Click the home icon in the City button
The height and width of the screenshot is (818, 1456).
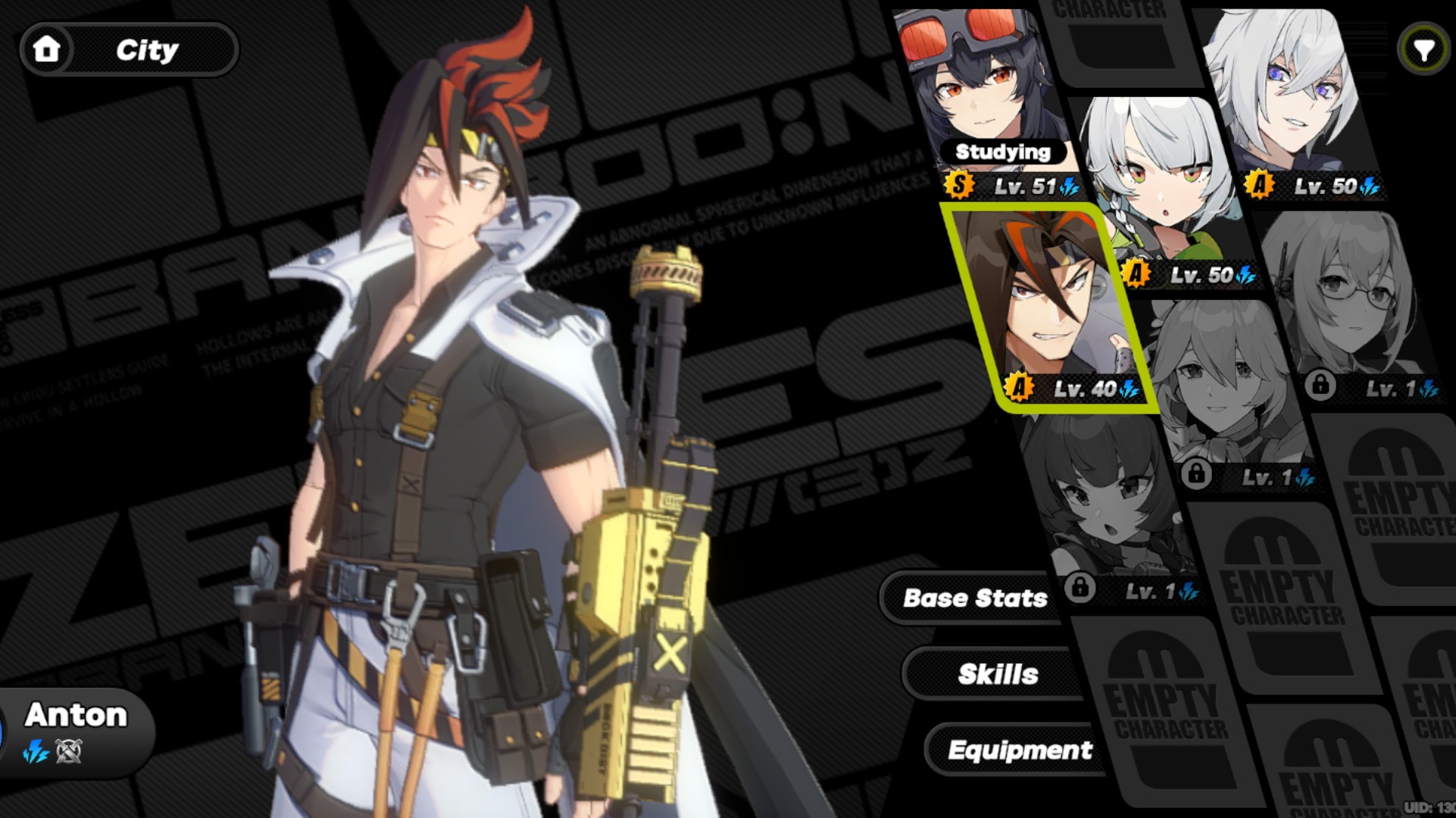[x=47, y=50]
